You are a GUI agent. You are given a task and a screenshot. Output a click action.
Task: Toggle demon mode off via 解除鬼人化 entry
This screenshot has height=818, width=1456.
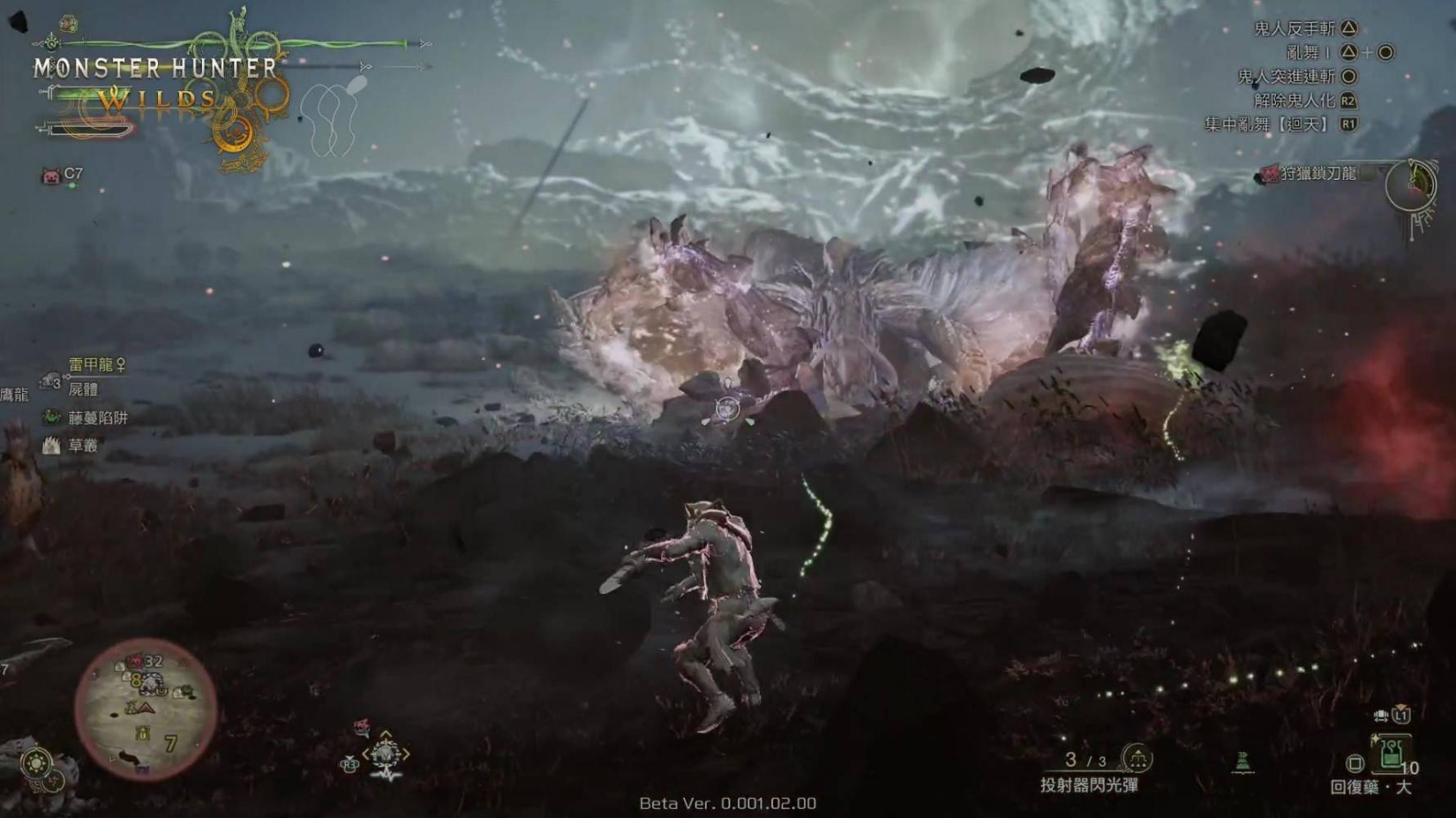point(1295,101)
